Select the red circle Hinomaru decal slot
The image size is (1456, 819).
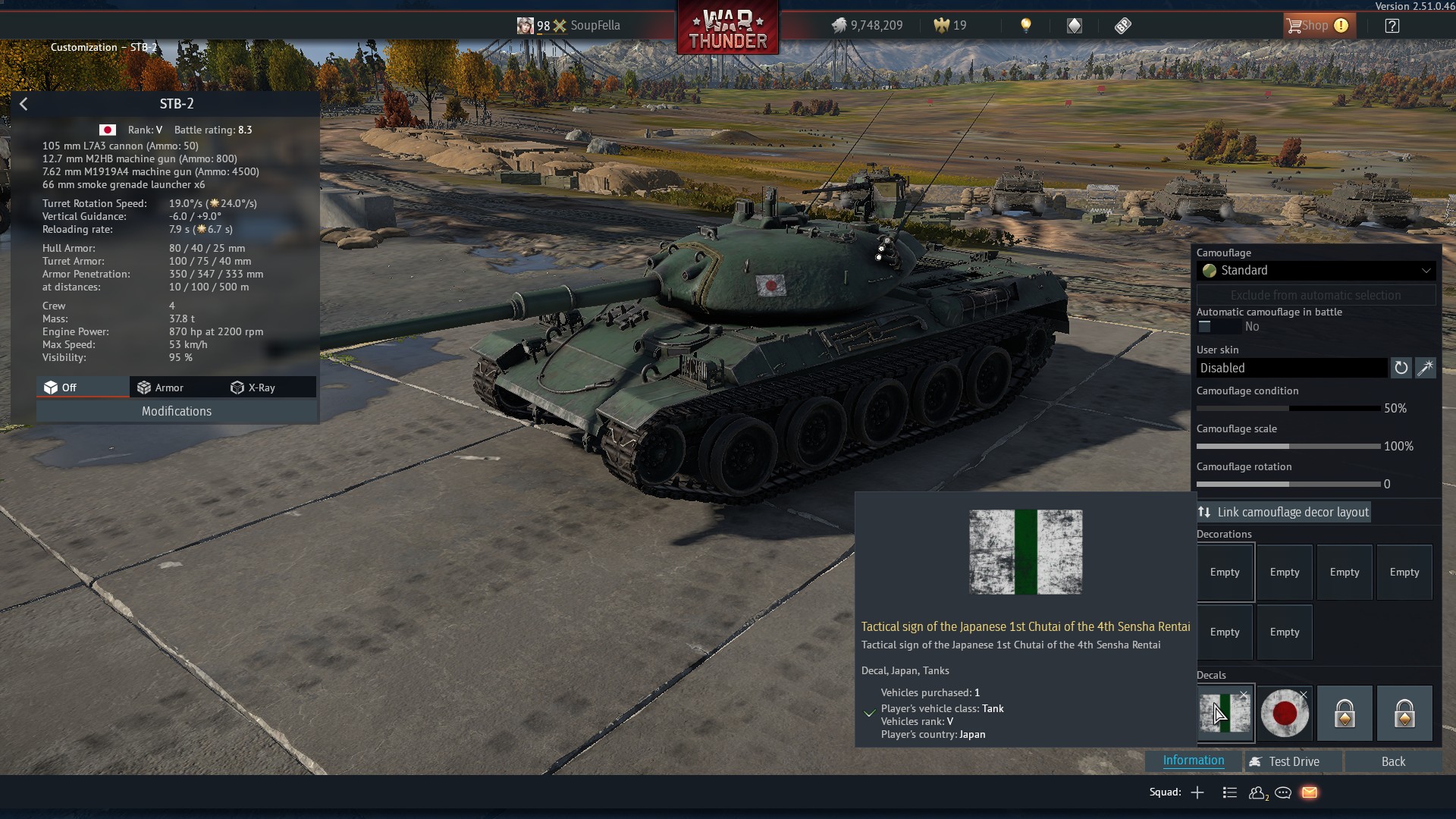pyautogui.click(x=1285, y=714)
